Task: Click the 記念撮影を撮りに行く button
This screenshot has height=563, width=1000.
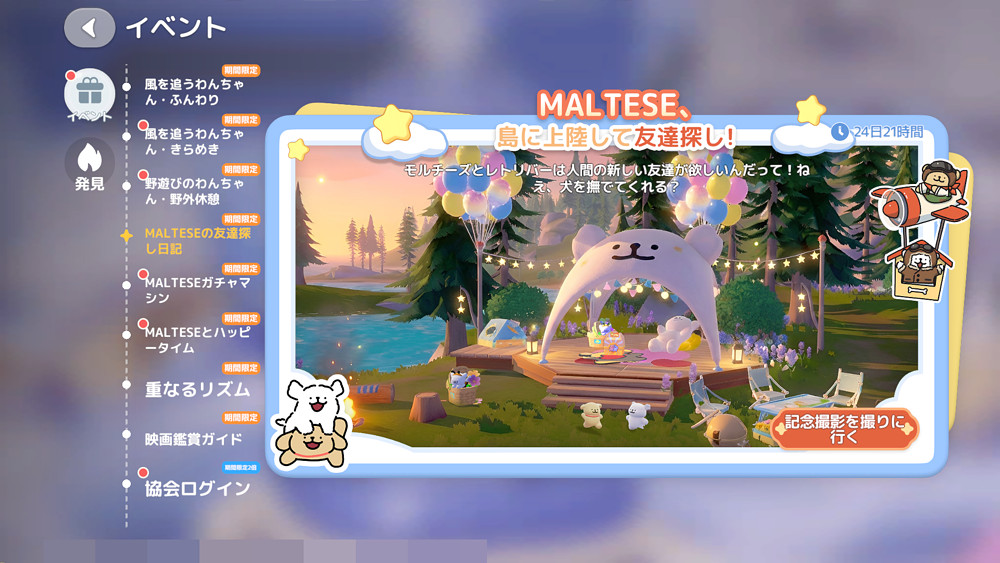Action: click(x=845, y=430)
